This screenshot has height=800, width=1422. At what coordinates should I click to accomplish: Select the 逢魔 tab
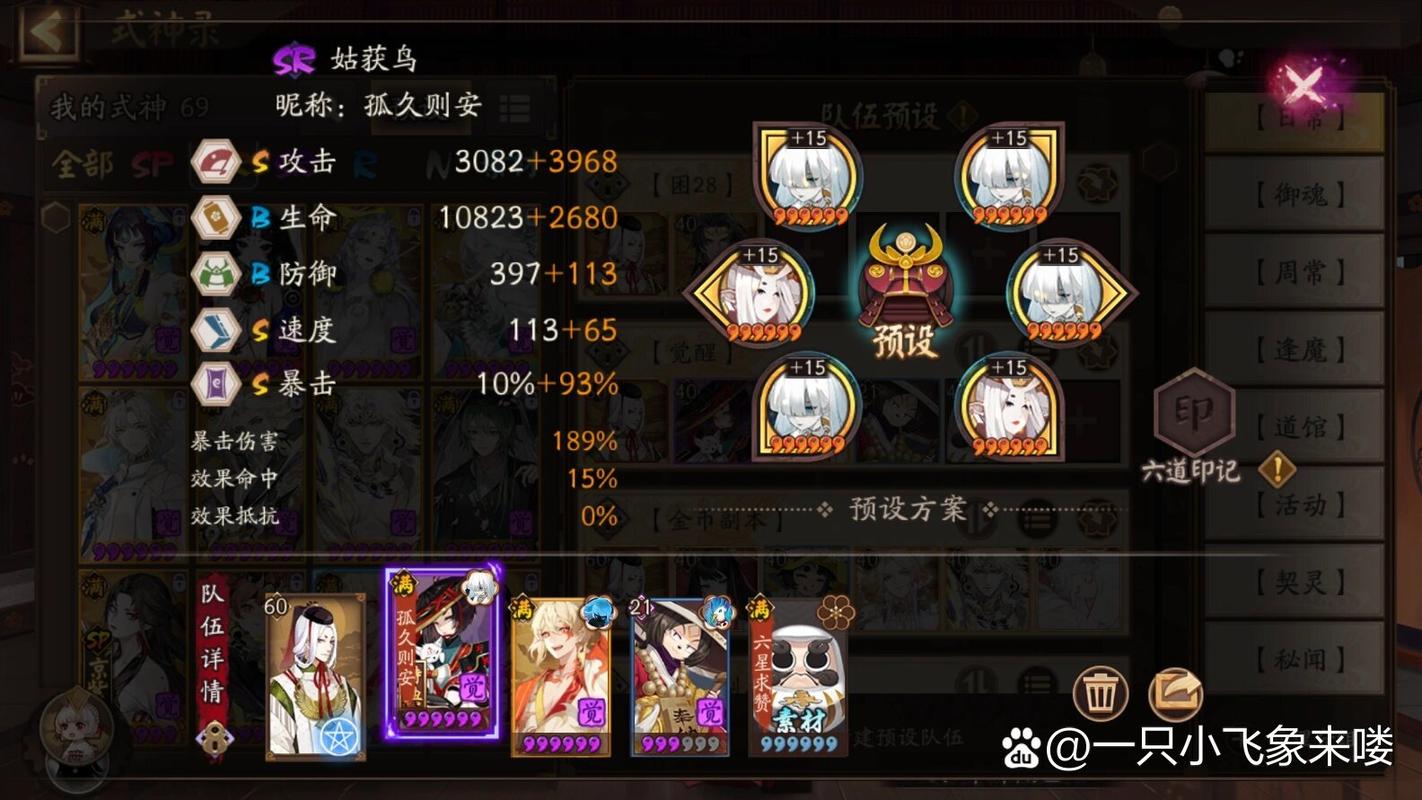1296,350
